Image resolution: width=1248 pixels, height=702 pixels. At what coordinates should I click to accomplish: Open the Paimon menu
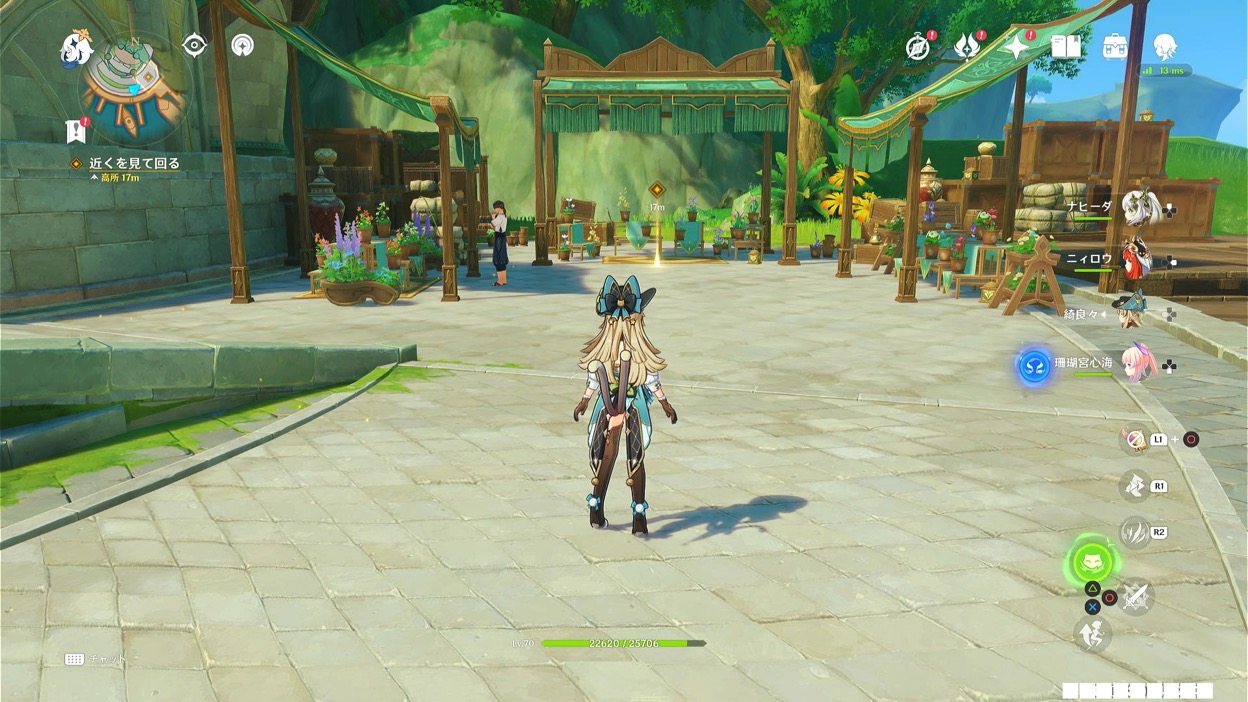tap(76, 48)
